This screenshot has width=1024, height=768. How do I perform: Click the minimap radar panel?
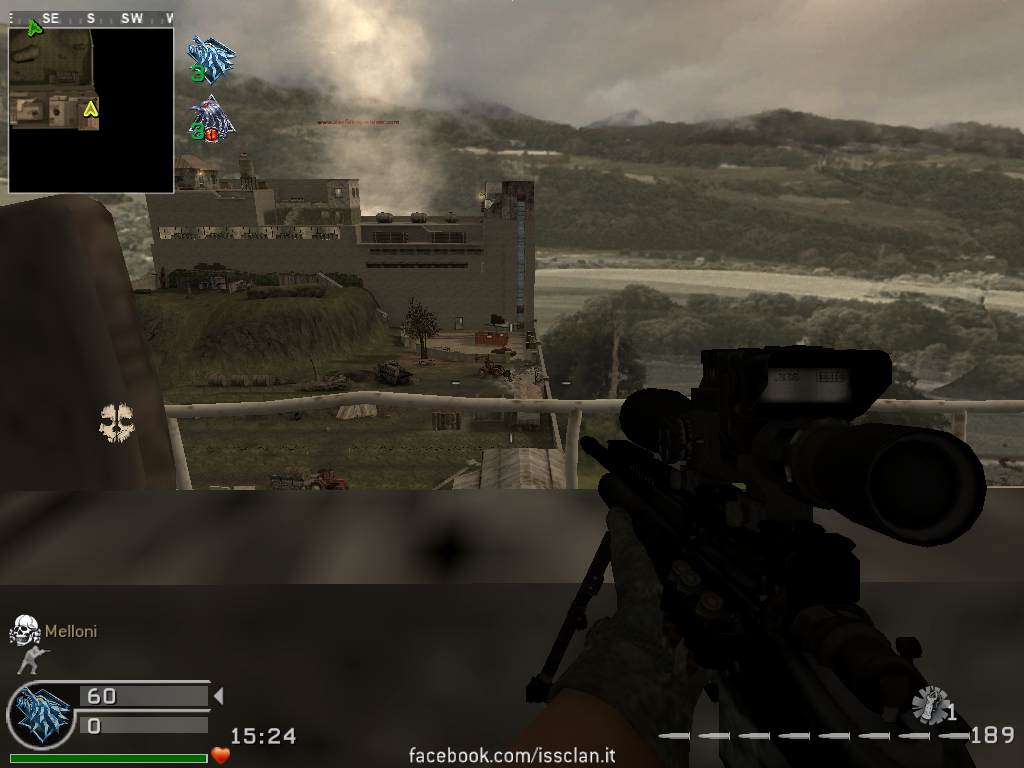pos(91,109)
